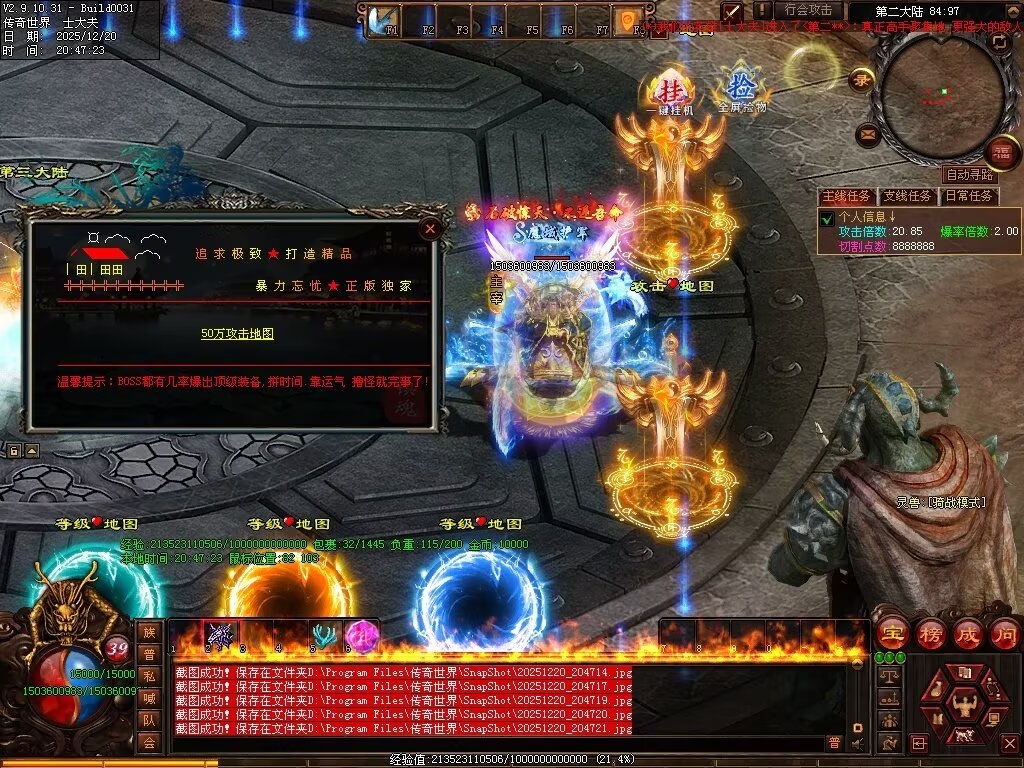Select the 私 private chat channel
The height and width of the screenshot is (768, 1024).
[149, 675]
